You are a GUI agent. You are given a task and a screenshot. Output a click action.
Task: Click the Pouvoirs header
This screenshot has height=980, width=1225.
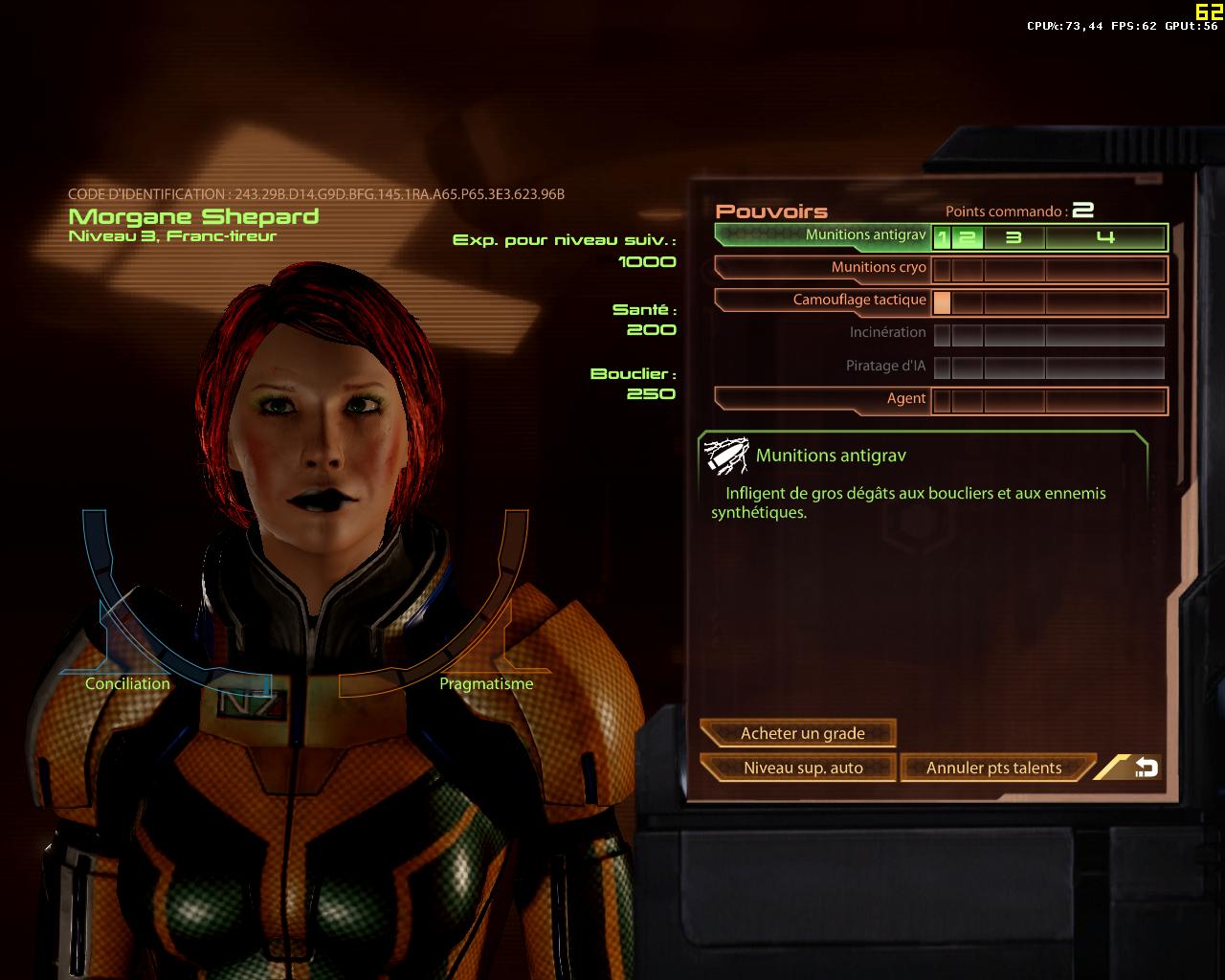(772, 211)
